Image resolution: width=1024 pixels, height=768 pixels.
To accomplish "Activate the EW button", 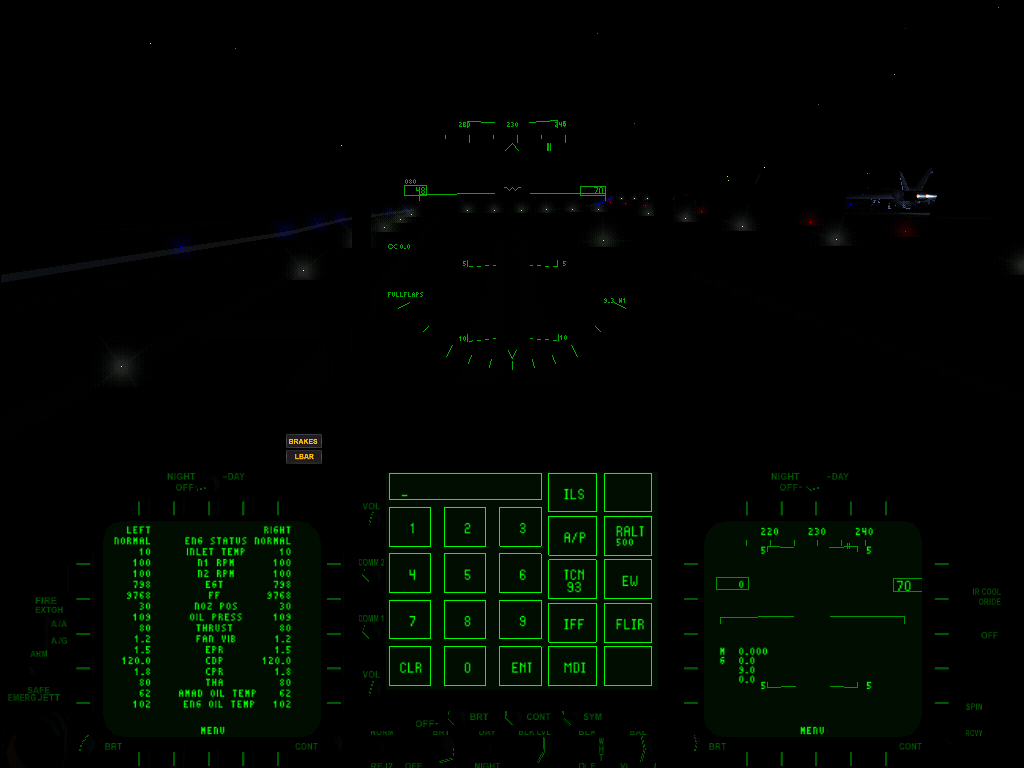I will point(628,580).
